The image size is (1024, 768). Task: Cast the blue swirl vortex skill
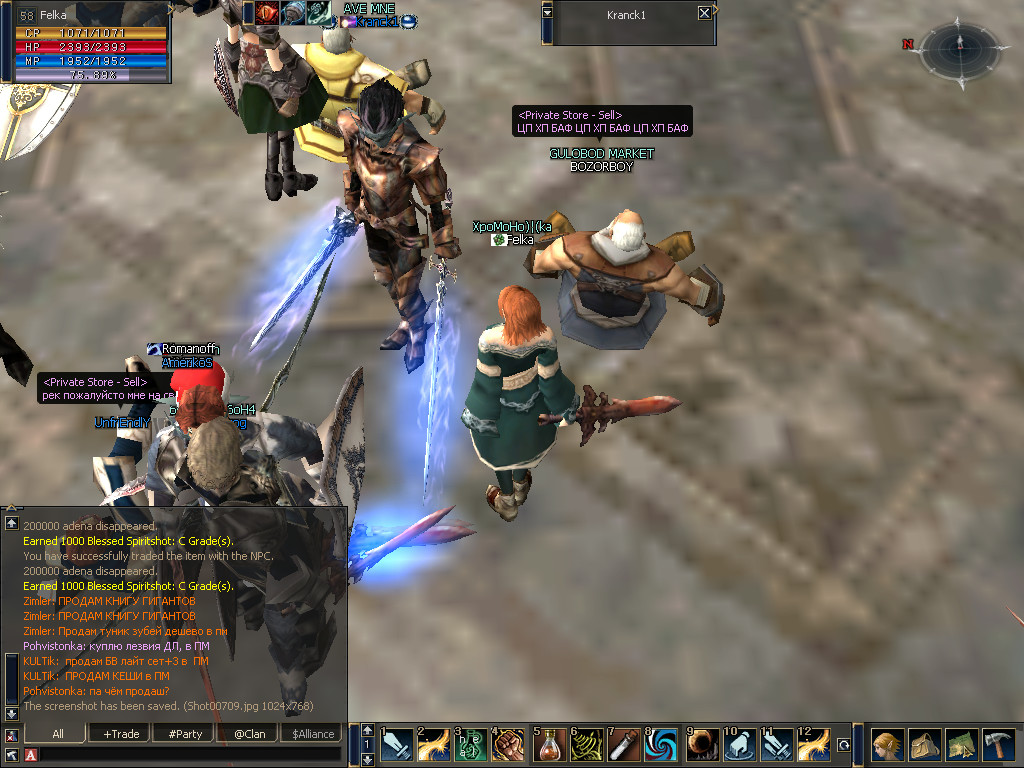coord(661,745)
